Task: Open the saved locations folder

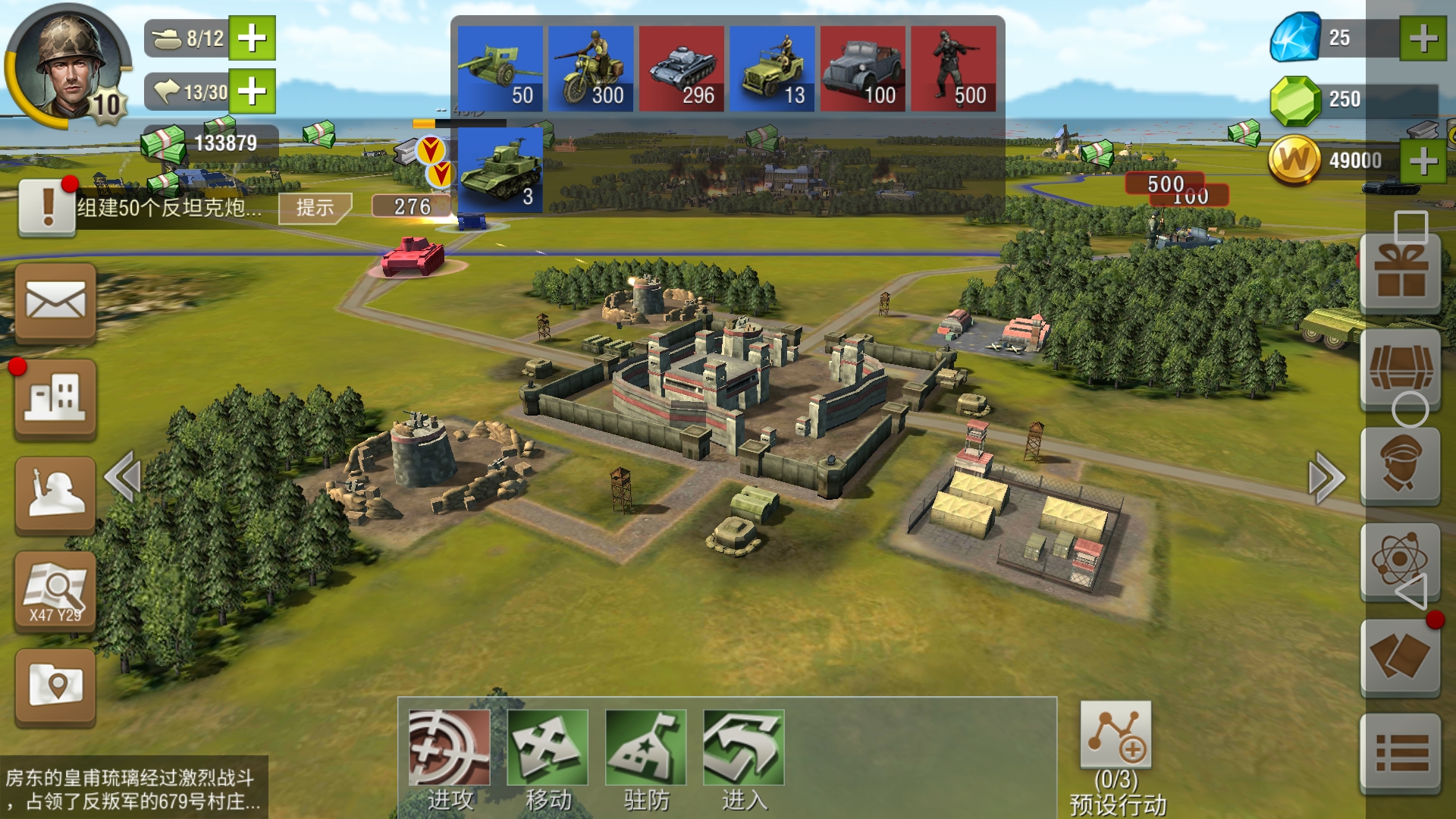Action: coord(55,686)
